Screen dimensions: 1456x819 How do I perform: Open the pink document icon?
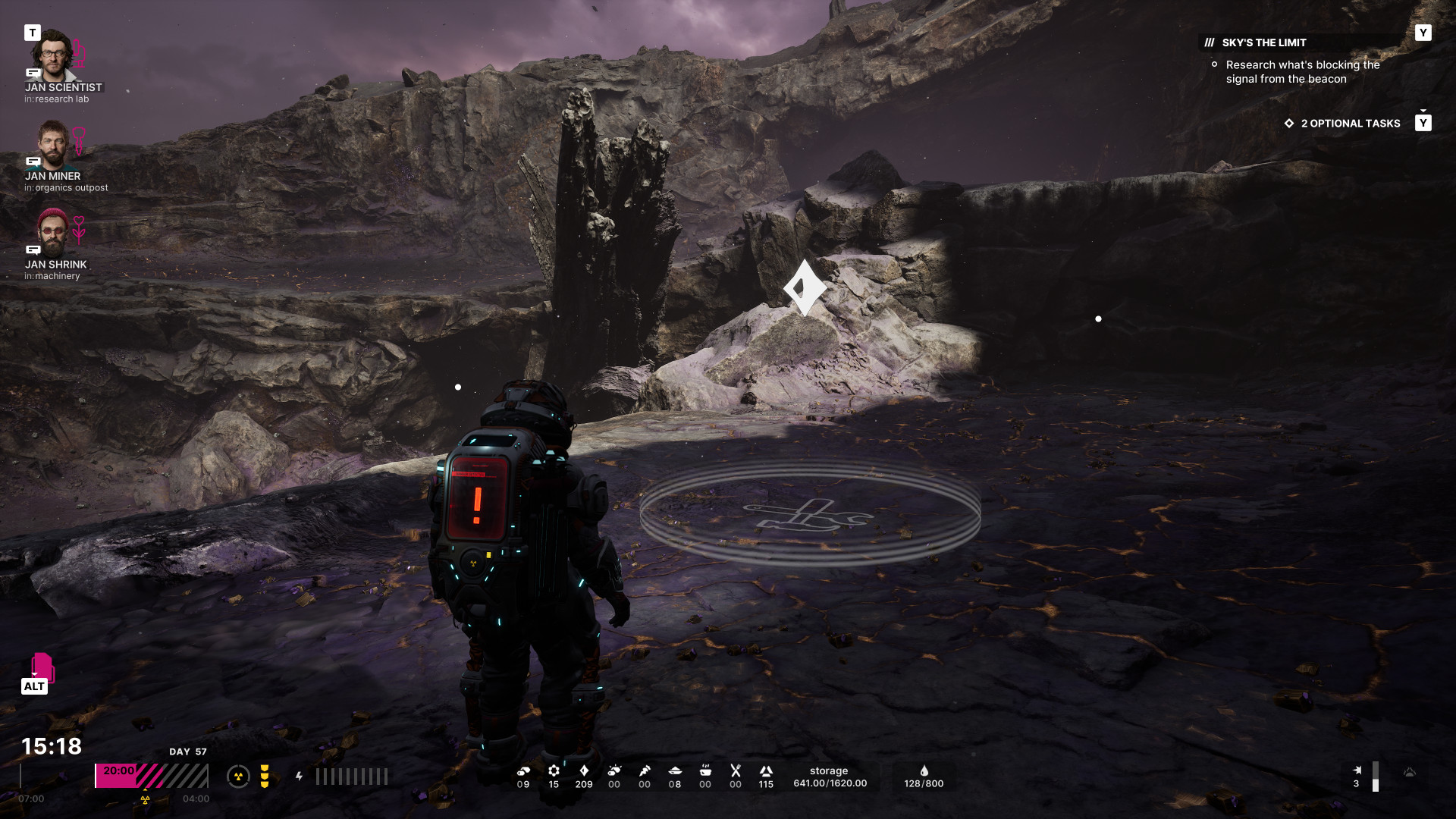click(x=42, y=667)
